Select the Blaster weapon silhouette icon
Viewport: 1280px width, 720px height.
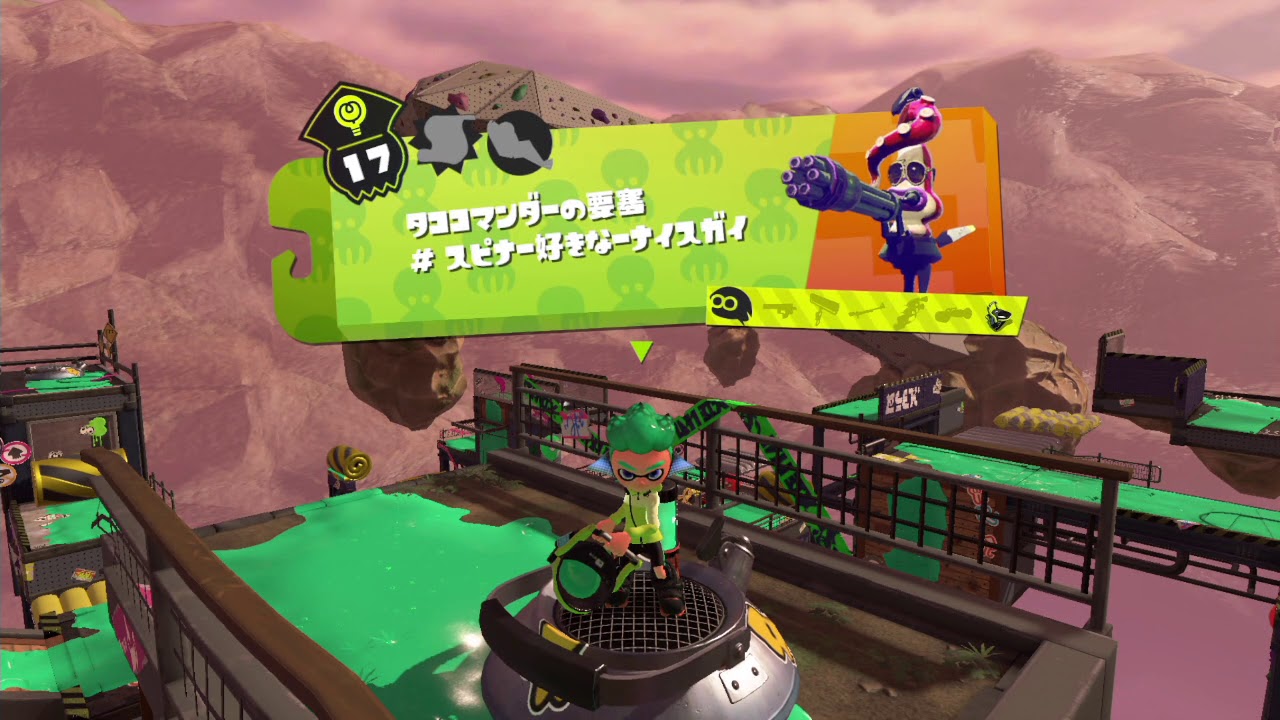[780, 308]
